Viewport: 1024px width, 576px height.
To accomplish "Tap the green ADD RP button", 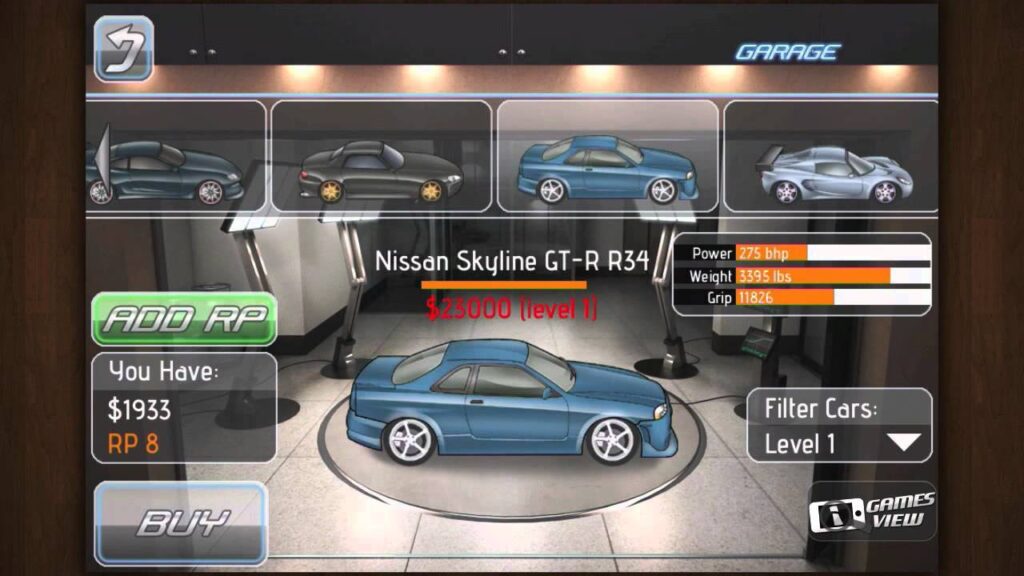I will coord(184,319).
